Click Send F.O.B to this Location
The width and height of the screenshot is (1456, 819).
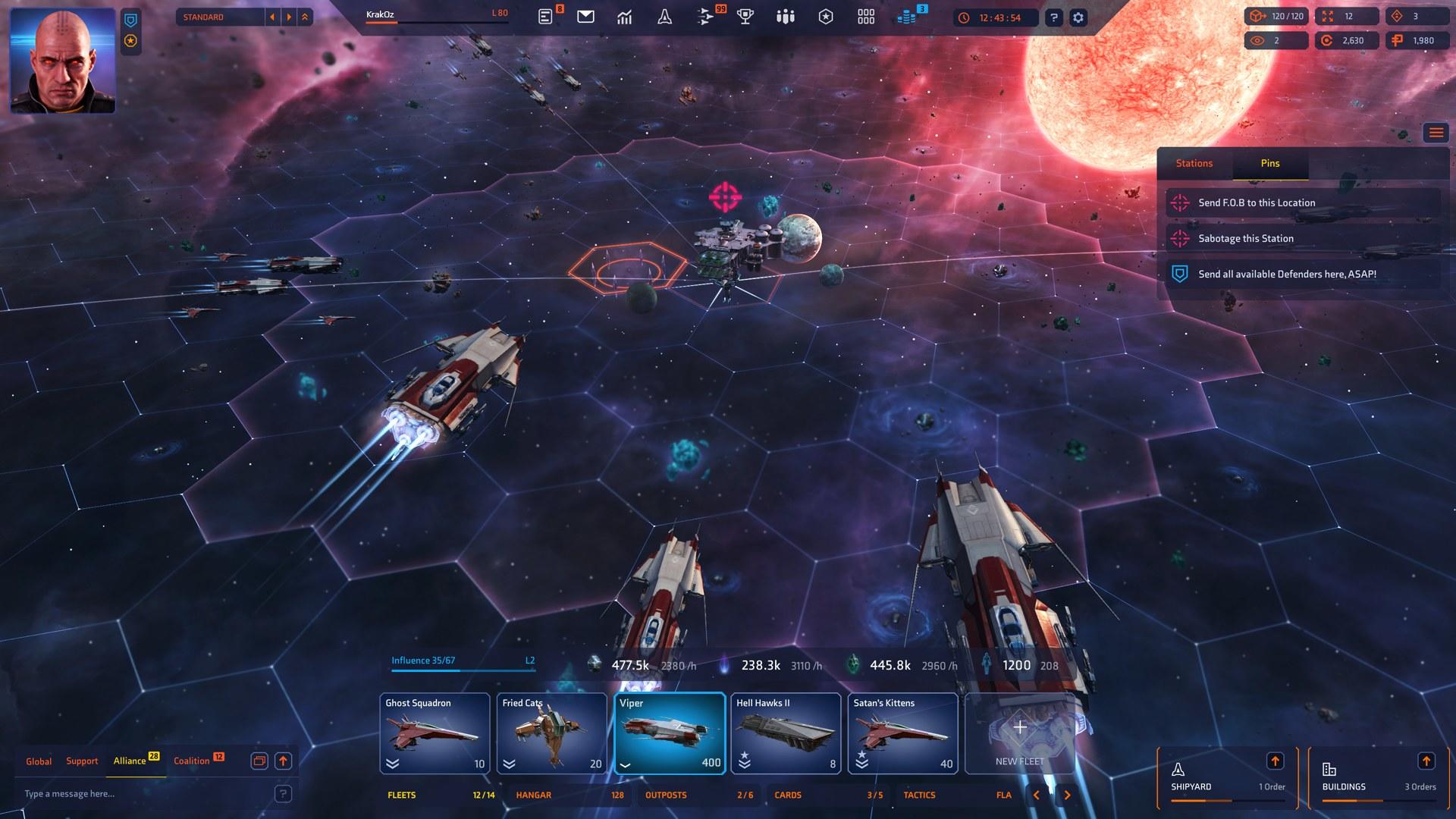coord(1256,202)
